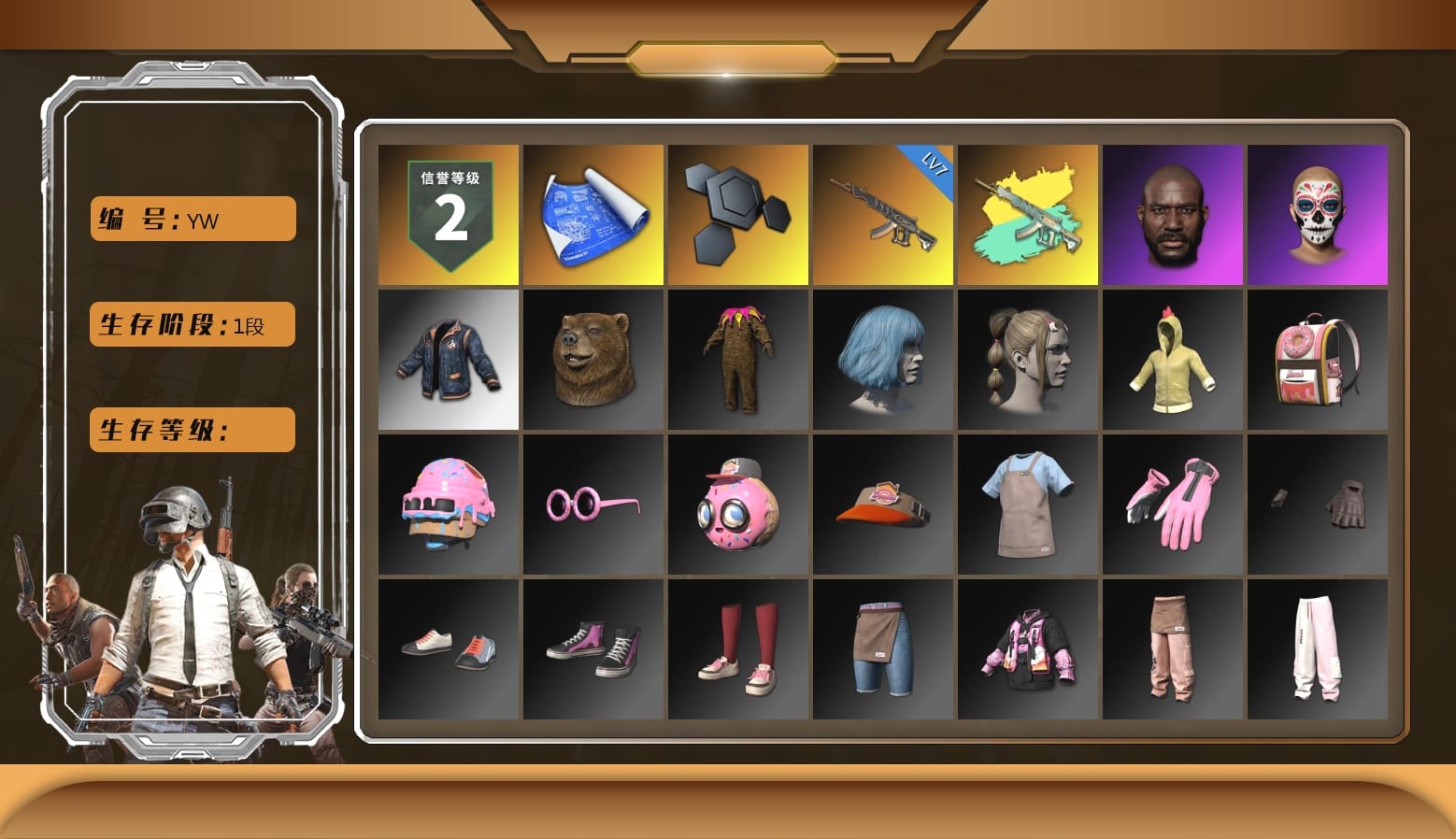The image size is (1456, 839).
Task: Choose the full bear costume
Action: 737,358
